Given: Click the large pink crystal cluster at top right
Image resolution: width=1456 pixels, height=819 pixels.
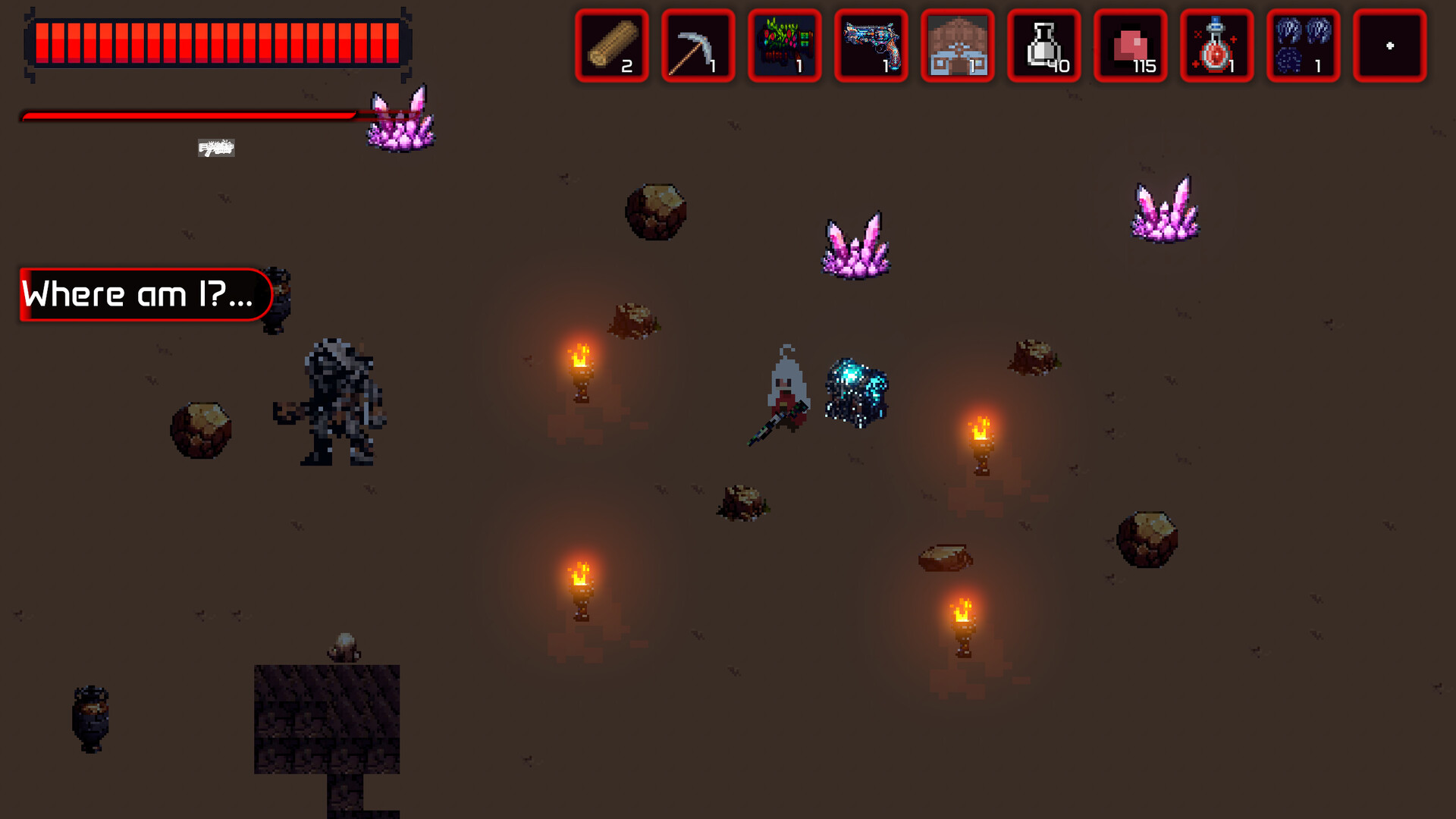Looking at the screenshot, I should coord(1163,212).
